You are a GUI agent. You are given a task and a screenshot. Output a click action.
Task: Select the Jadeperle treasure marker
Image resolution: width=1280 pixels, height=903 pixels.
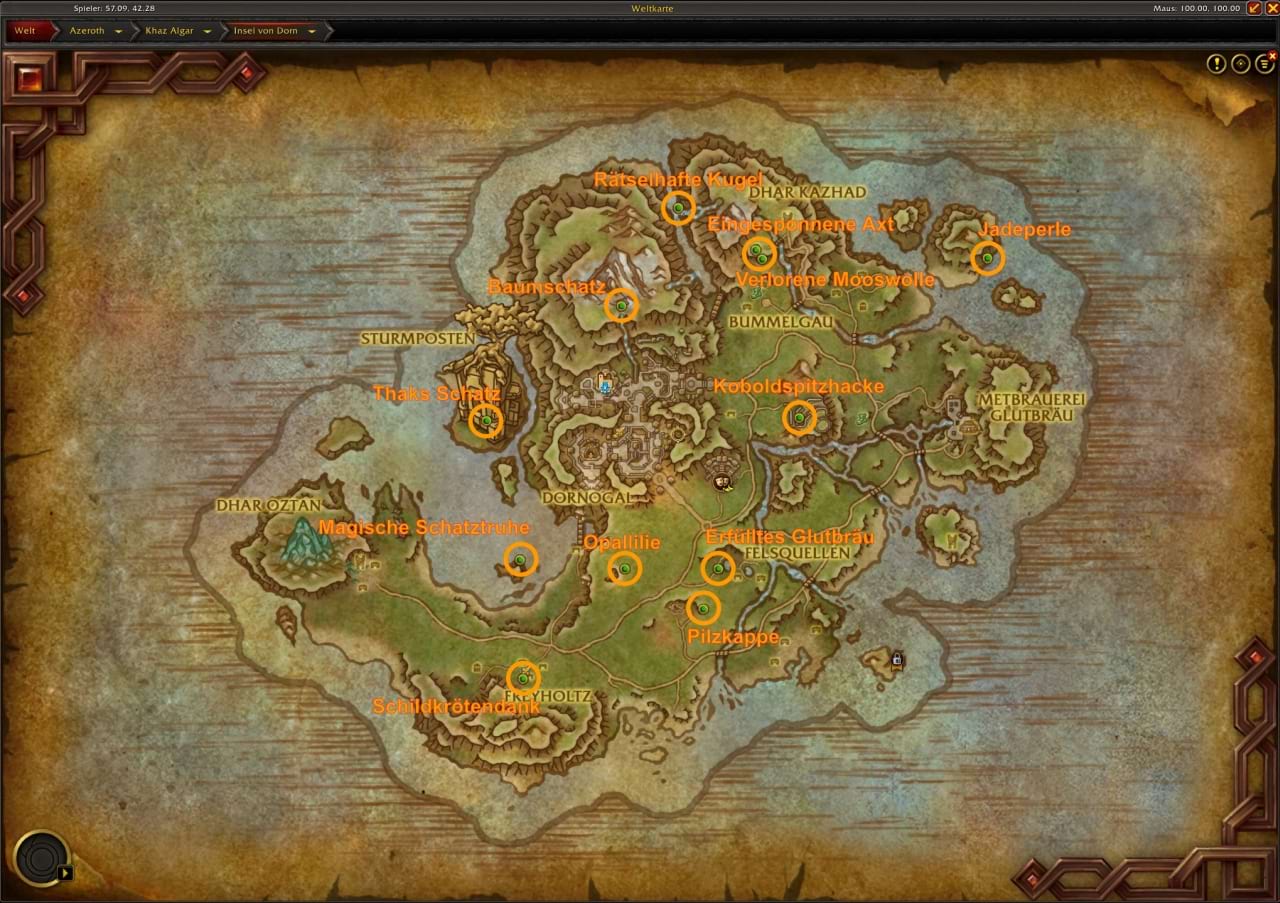coord(987,259)
